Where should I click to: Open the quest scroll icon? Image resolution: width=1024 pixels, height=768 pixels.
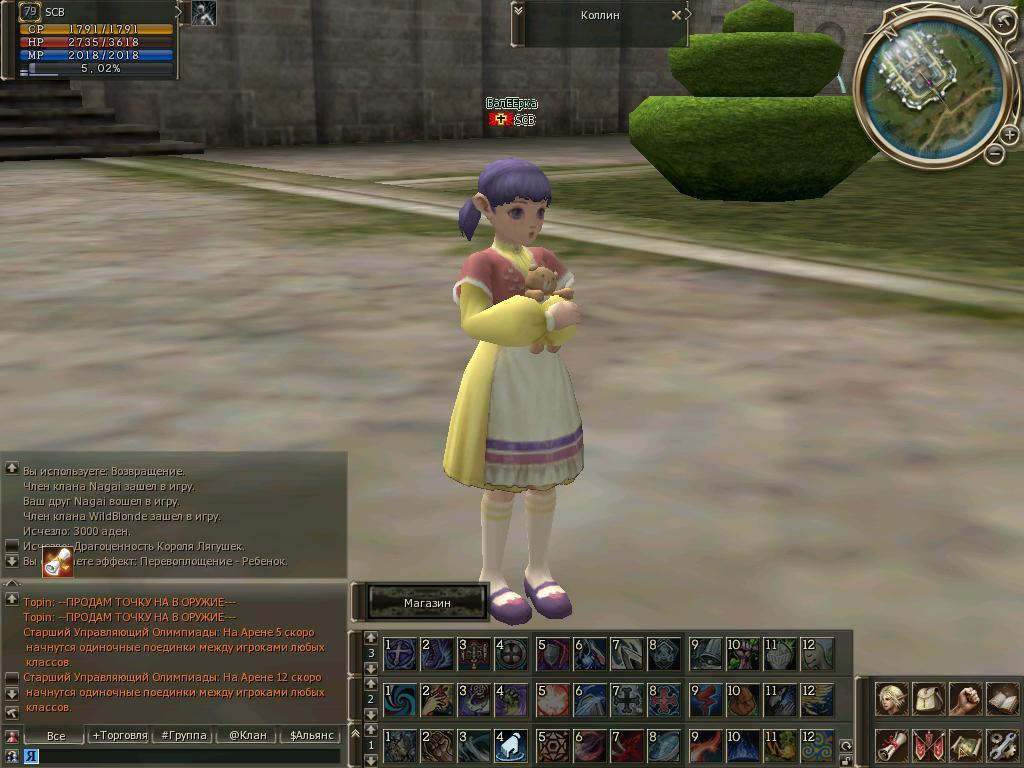[x=892, y=745]
